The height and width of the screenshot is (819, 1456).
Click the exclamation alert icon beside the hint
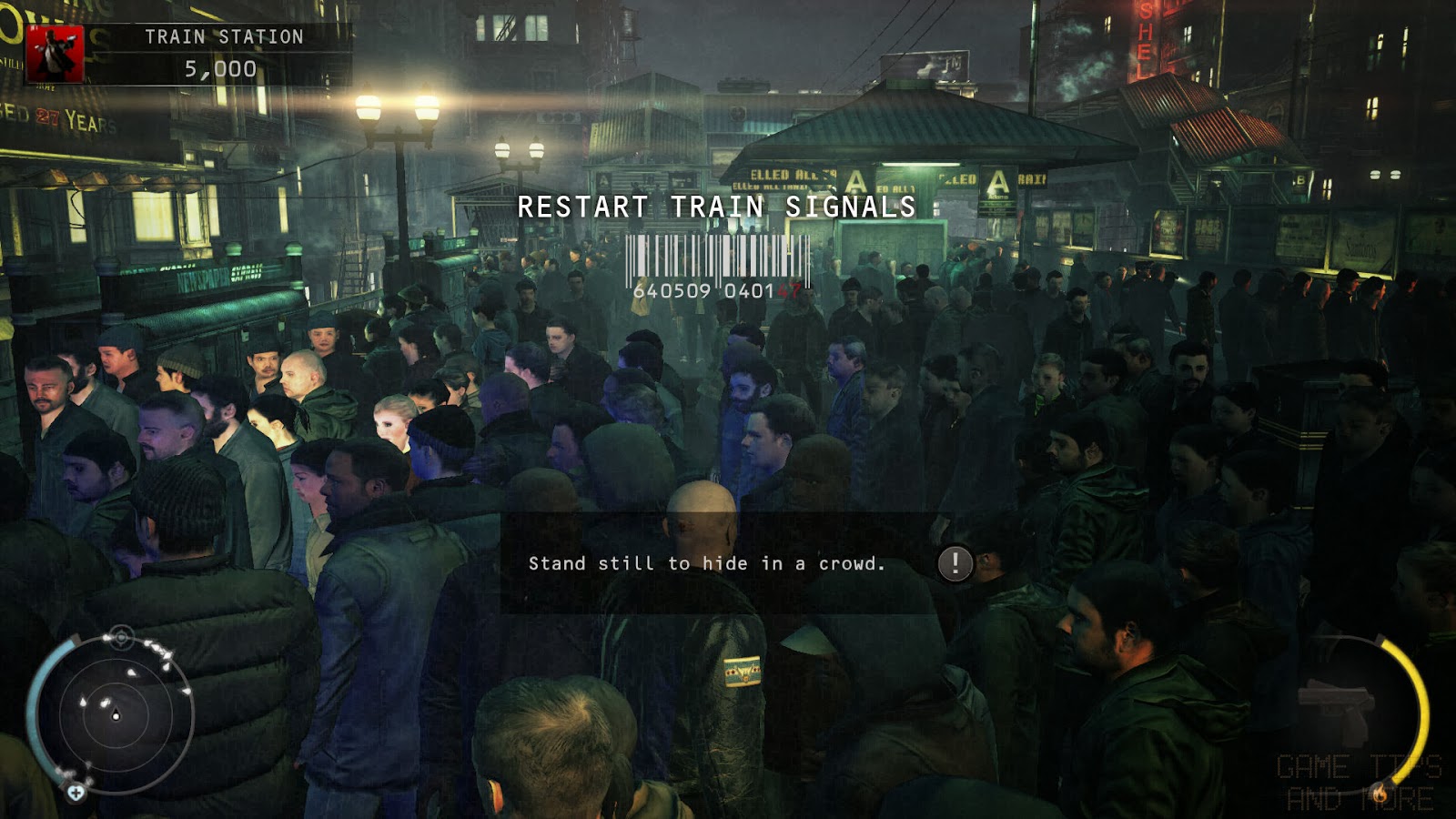[954, 562]
